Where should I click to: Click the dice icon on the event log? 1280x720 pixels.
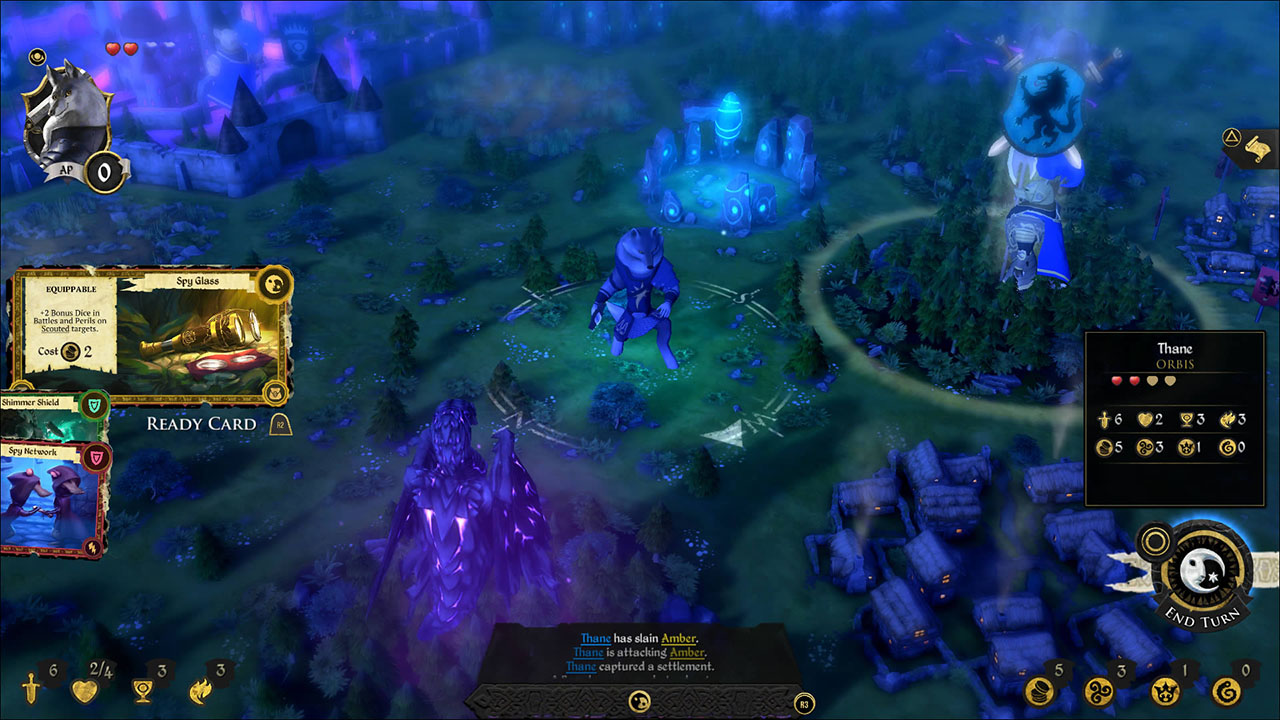[640, 702]
